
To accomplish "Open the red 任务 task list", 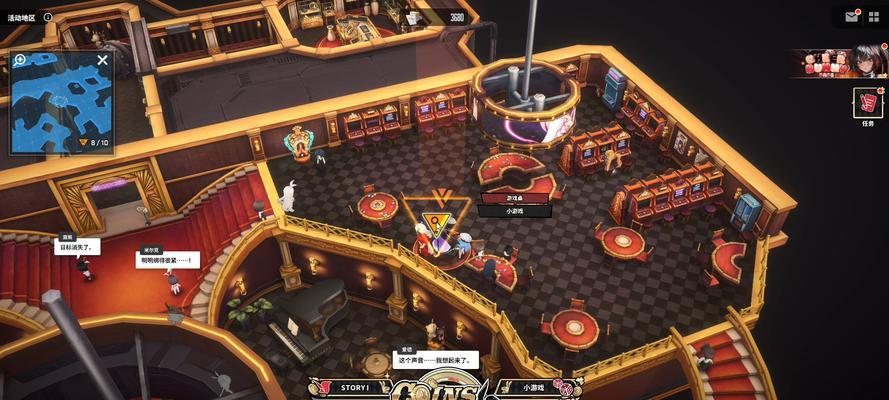I will pos(868,103).
